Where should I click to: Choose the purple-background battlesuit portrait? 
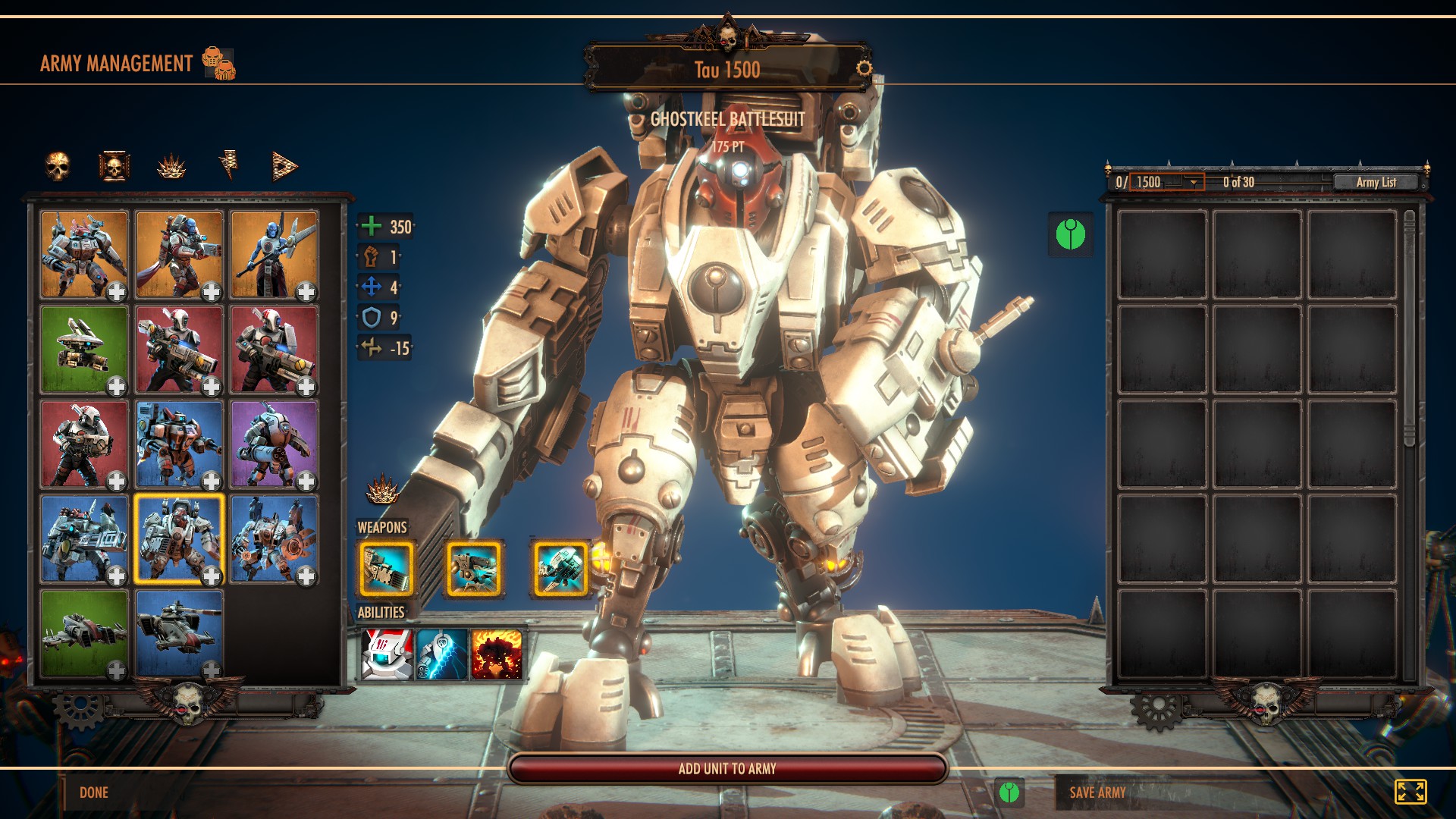(274, 444)
